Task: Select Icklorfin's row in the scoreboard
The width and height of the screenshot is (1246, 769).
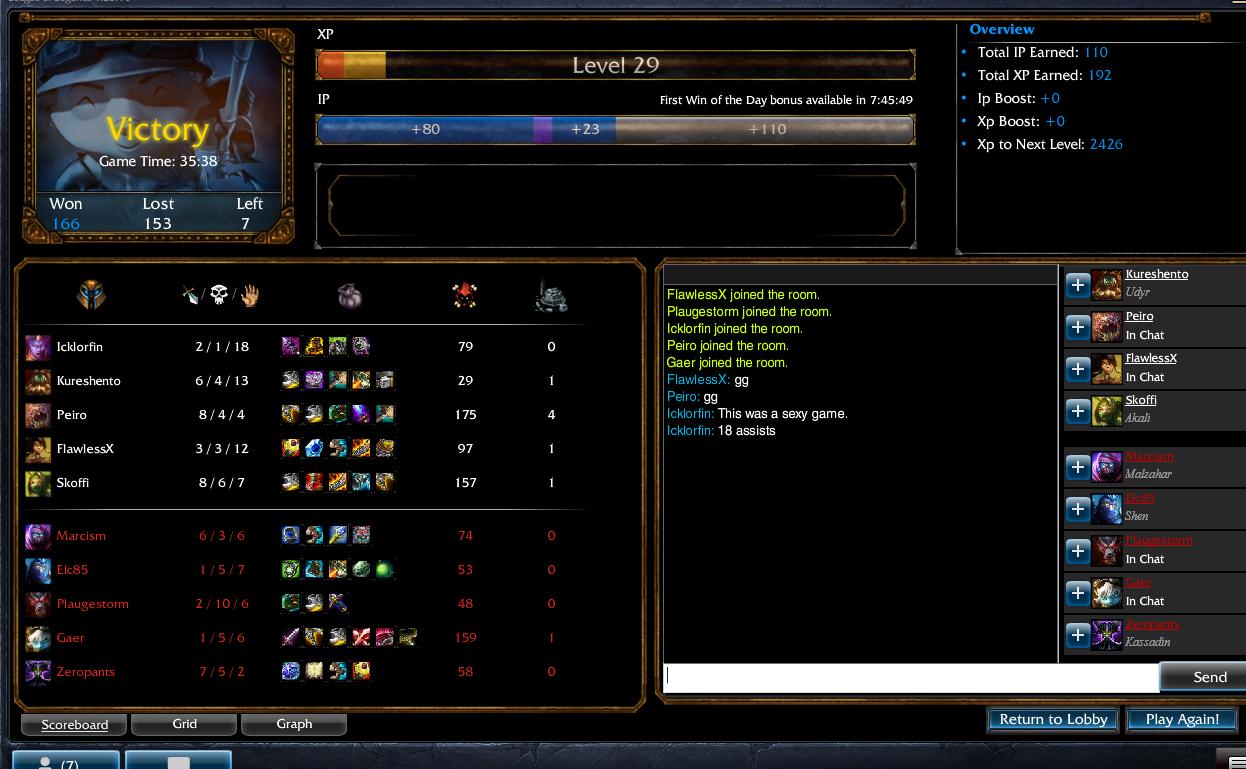Action: click(80, 347)
